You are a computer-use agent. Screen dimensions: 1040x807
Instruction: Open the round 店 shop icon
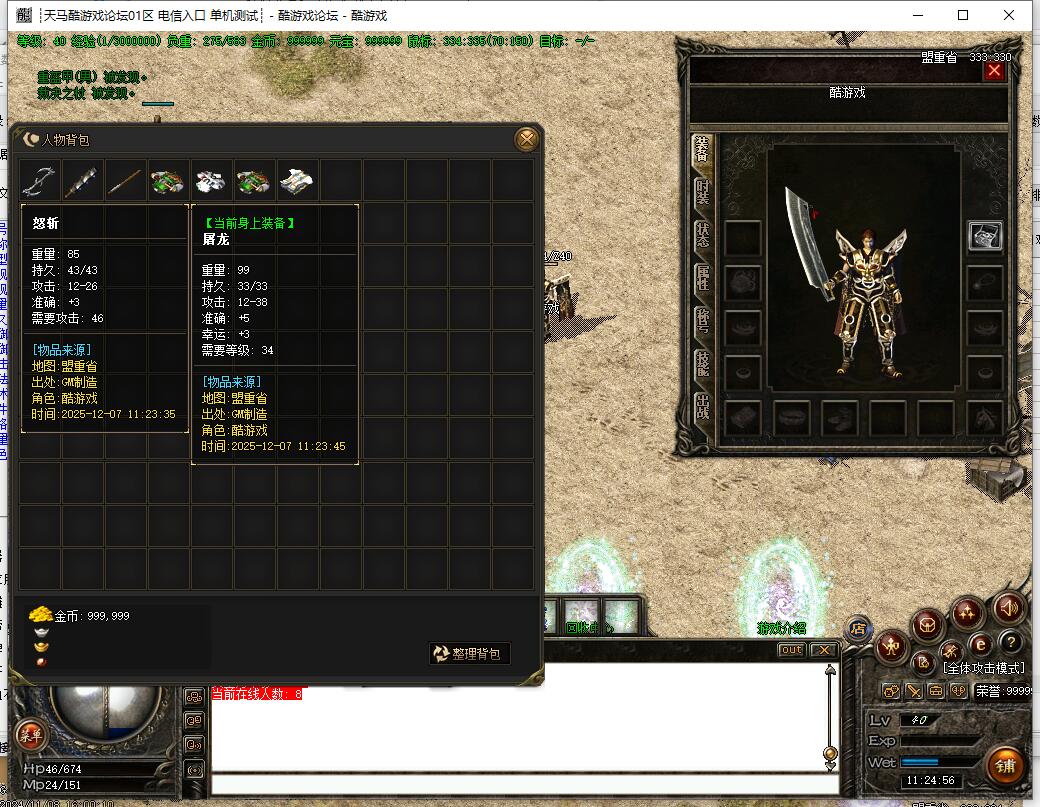[x=857, y=629]
